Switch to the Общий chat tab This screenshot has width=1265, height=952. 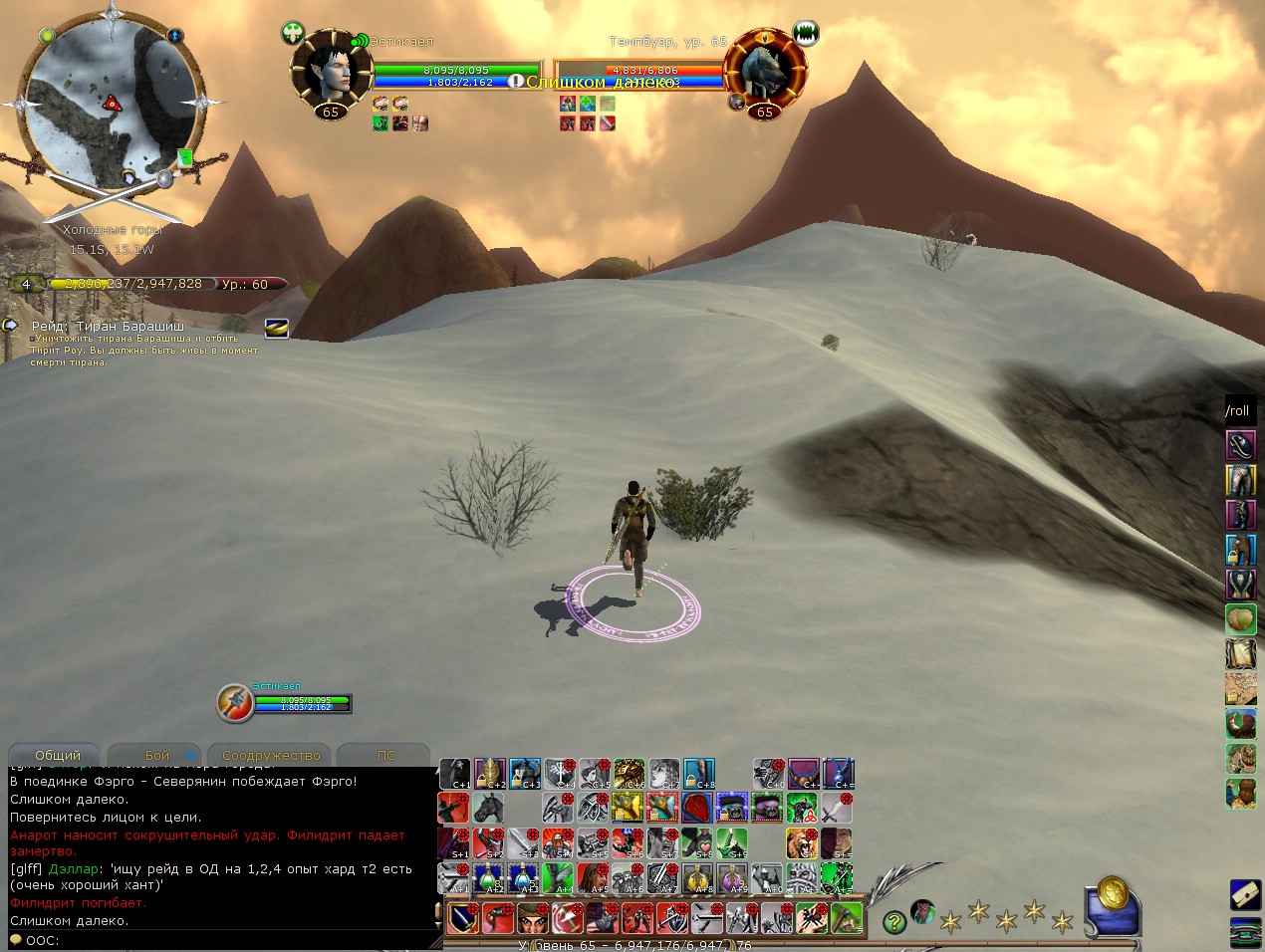[57, 756]
